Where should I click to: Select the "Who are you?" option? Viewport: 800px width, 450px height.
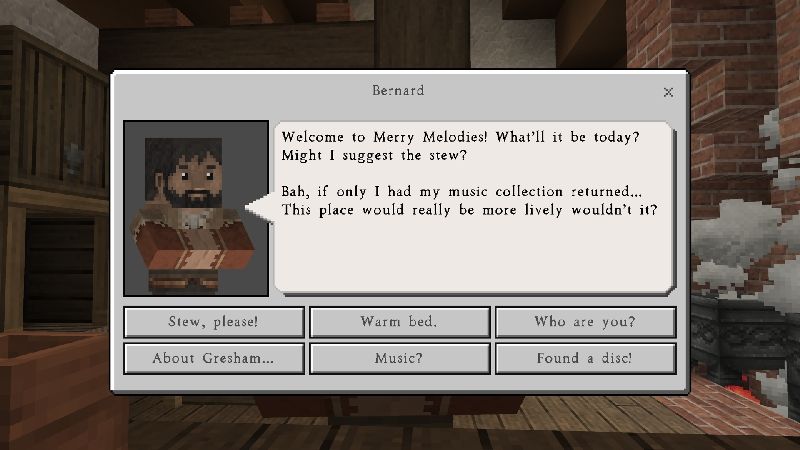click(x=585, y=322)
